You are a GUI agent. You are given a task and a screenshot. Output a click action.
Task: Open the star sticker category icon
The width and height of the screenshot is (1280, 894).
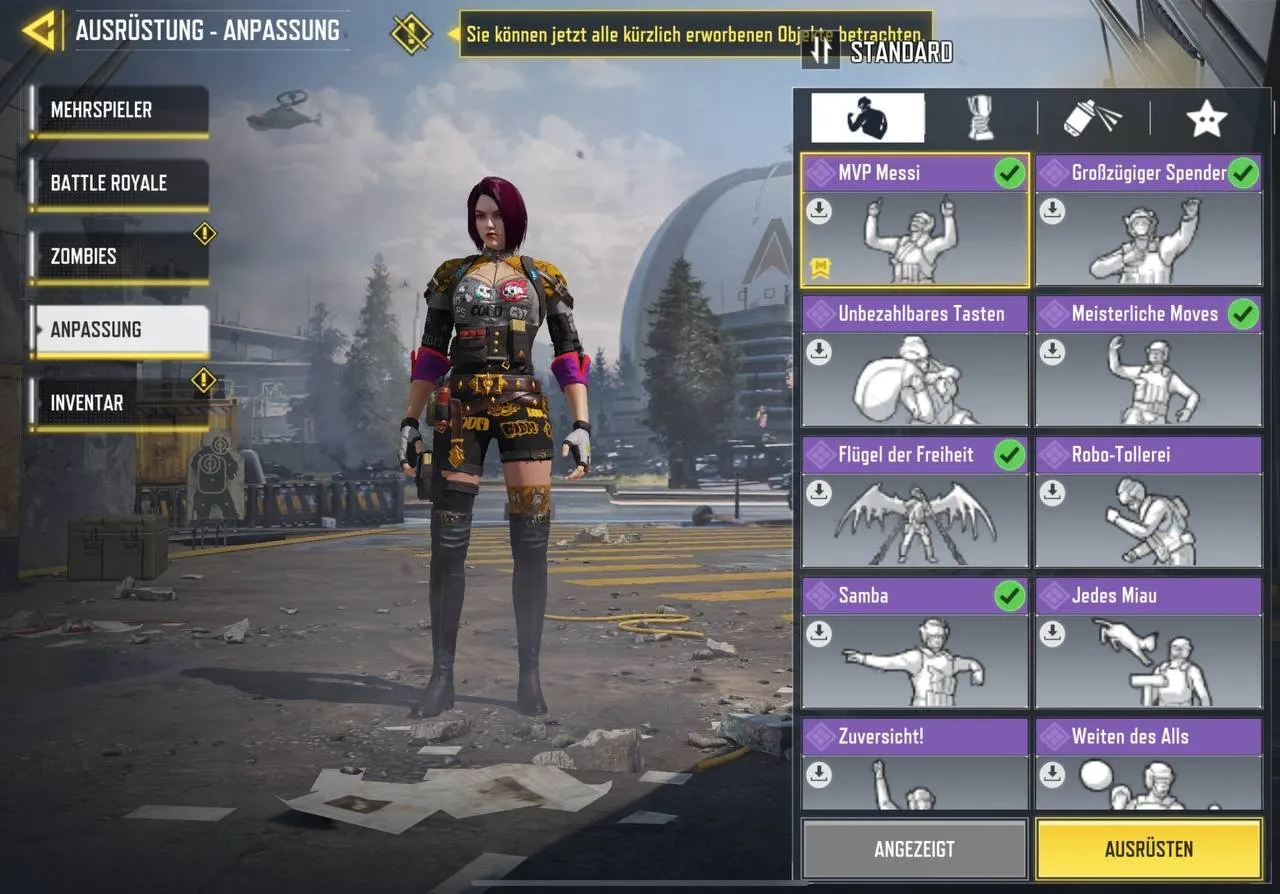click(1208, 116)
